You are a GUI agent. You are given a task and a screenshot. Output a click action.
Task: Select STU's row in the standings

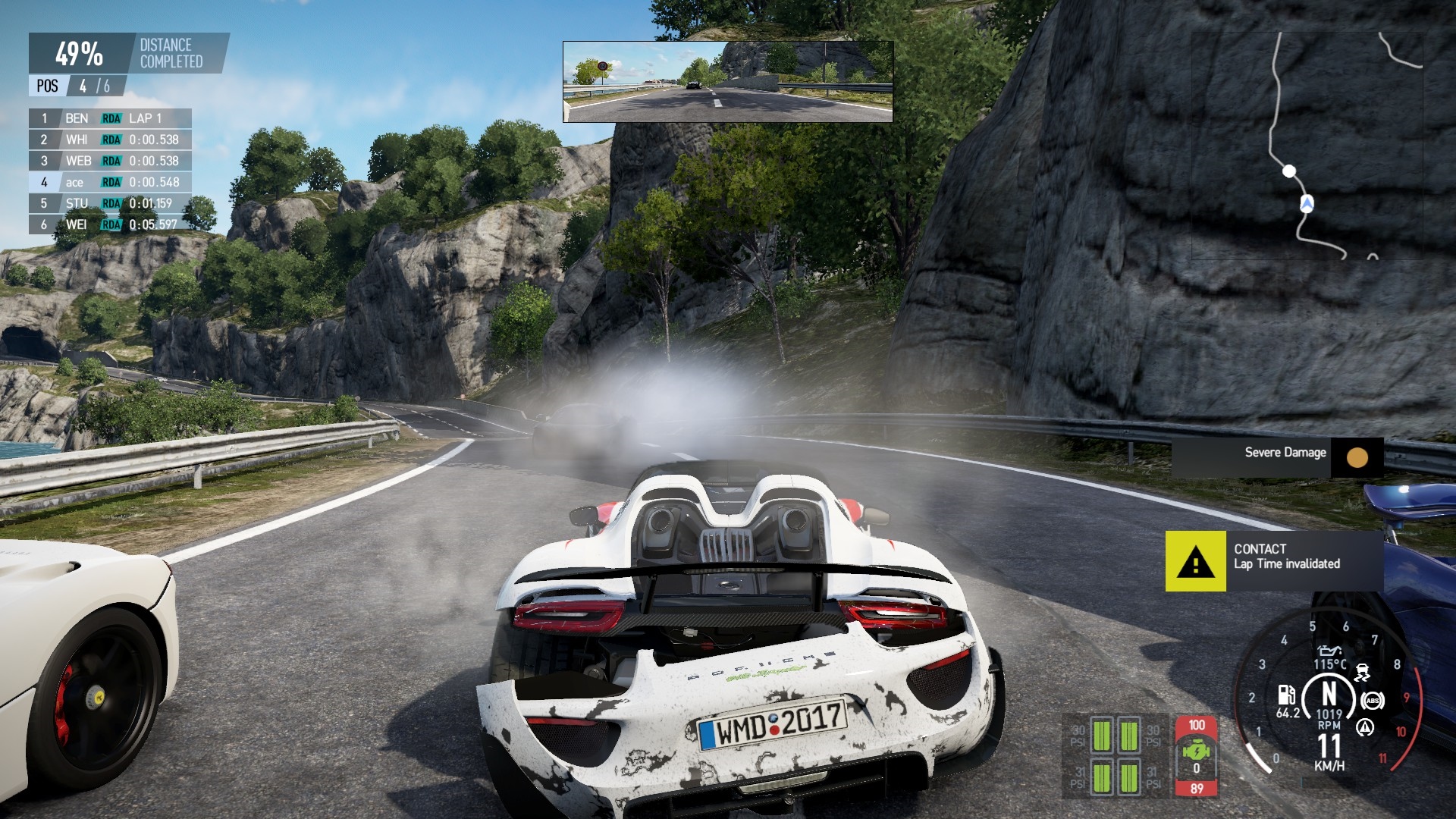pyautogui.click(x=110, y=203)
